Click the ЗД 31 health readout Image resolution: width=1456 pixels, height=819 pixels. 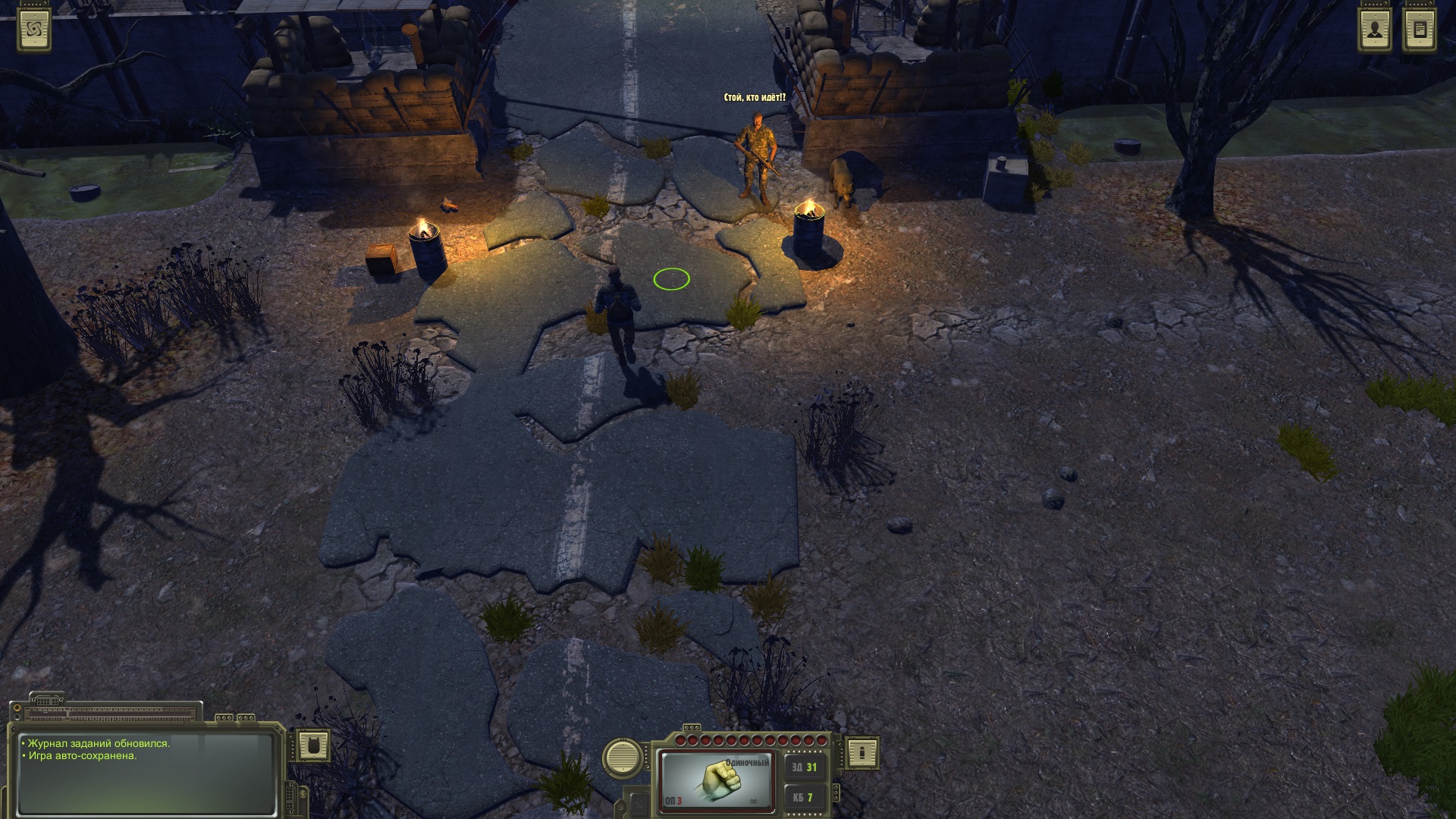805,767
